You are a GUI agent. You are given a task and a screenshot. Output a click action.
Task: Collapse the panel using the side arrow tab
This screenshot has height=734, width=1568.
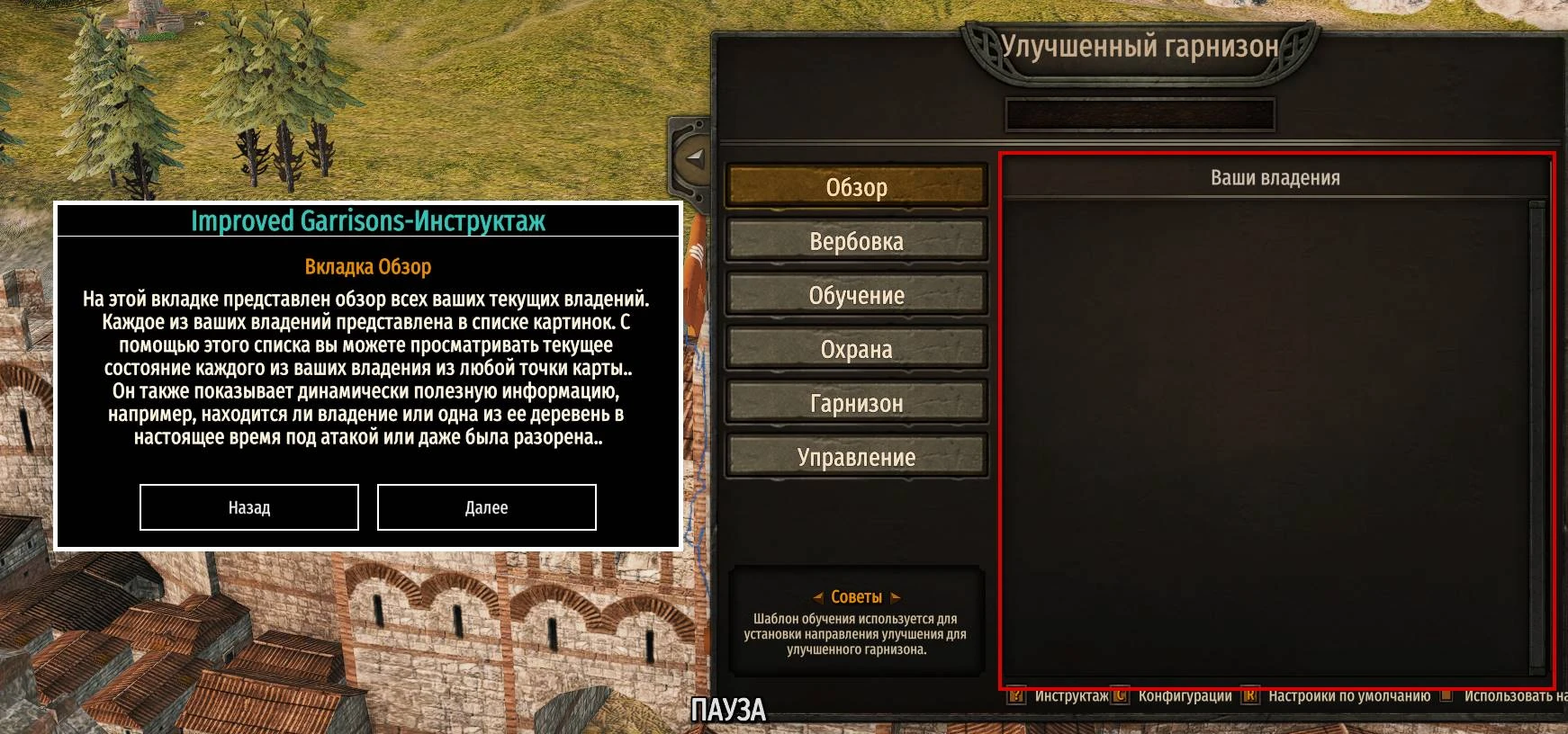tap(693, 160)
